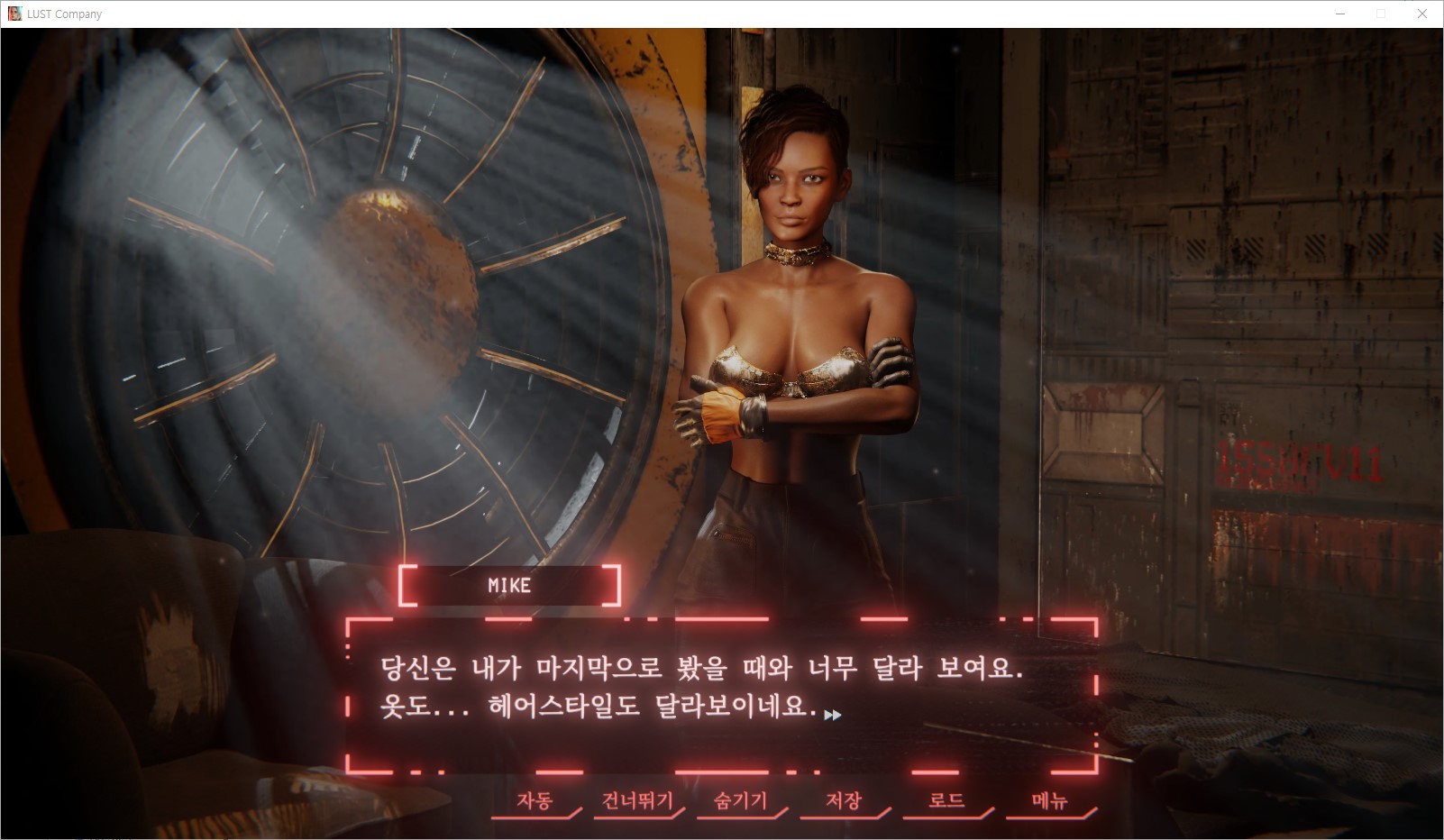
Task: Open the game menu with 메뉴
Action: click(x=1049, y=800)
